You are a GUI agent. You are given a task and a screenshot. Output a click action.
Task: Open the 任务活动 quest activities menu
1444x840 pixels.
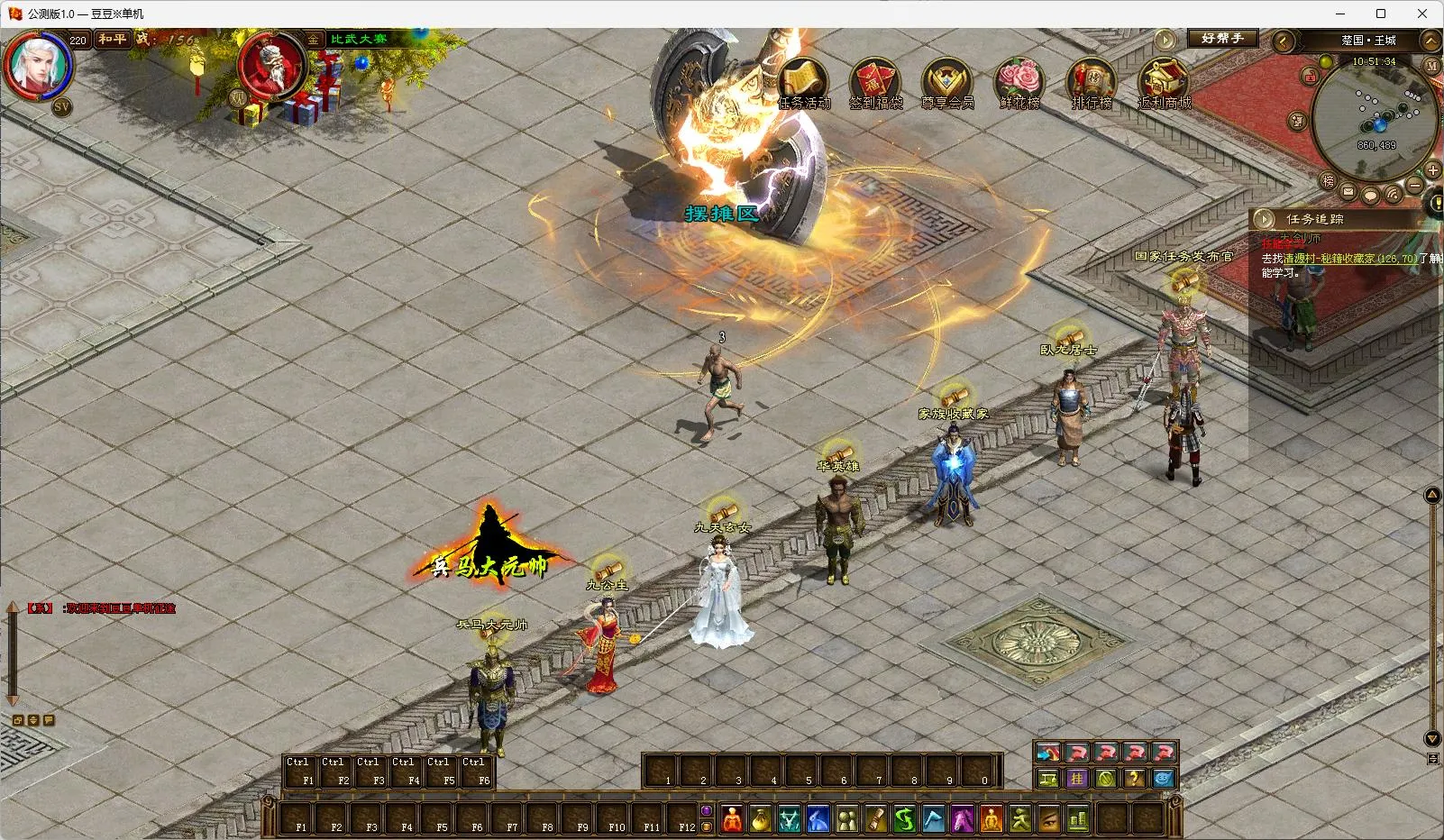click(x=803, y=82)
